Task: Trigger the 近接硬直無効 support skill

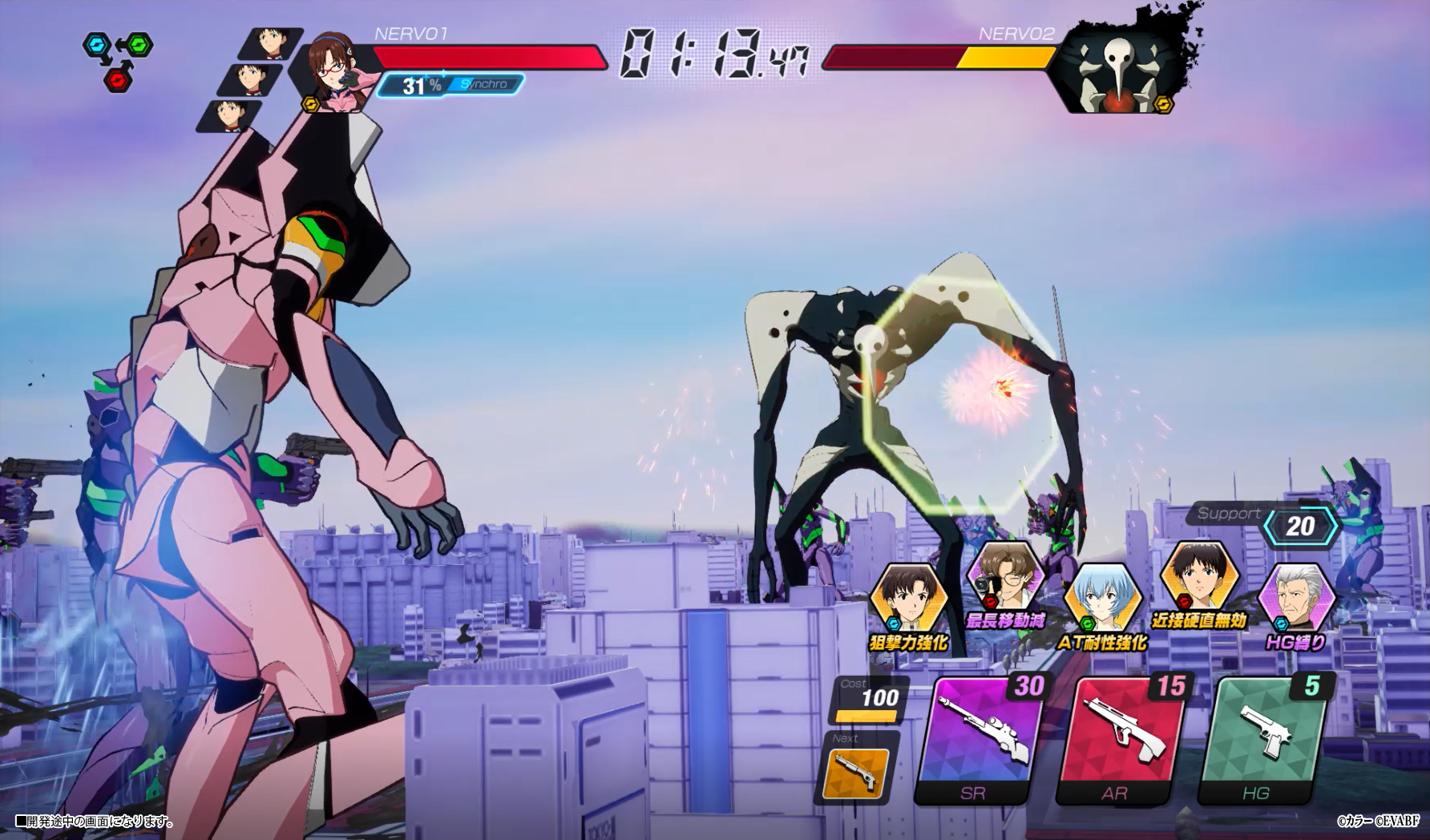Action: click(1199, 579)
